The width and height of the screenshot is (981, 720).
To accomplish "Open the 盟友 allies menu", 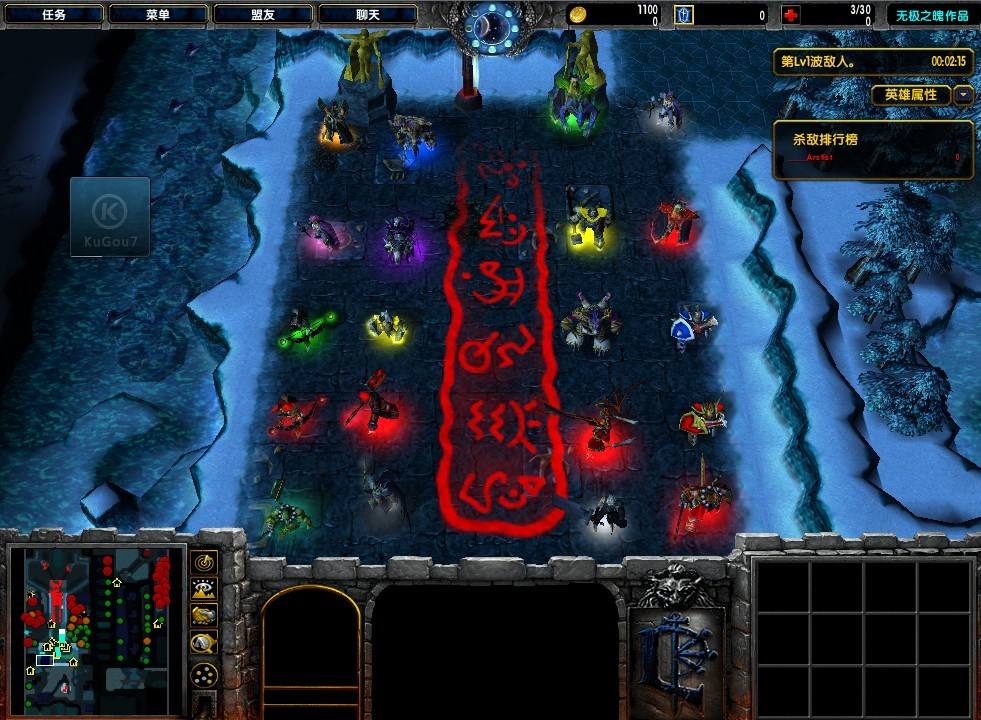I will pyautogui.click(x=263, y=15).
